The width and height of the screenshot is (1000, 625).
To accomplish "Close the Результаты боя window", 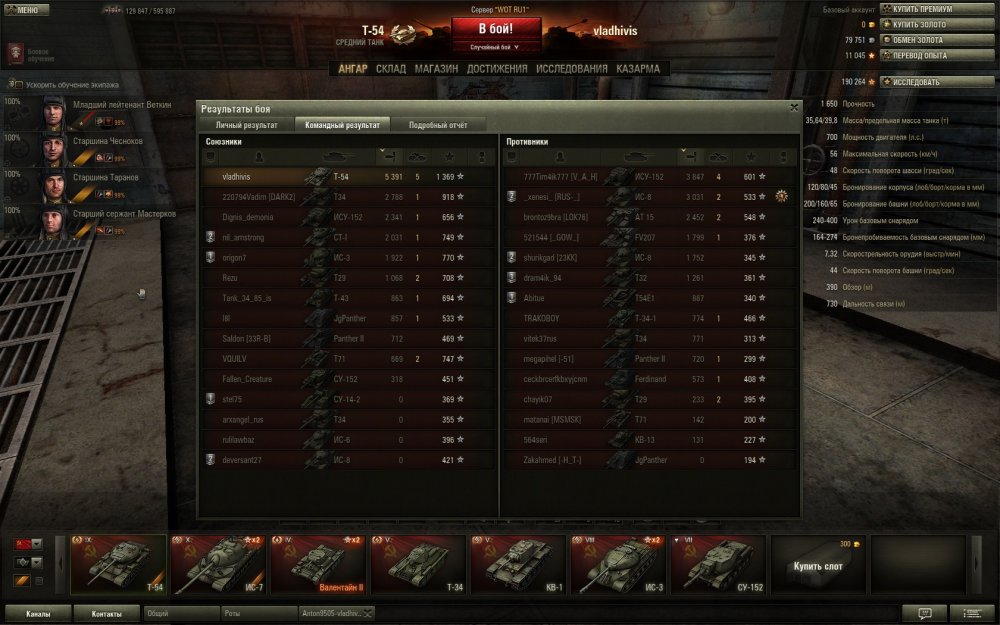I will click(x=794, y=106).
